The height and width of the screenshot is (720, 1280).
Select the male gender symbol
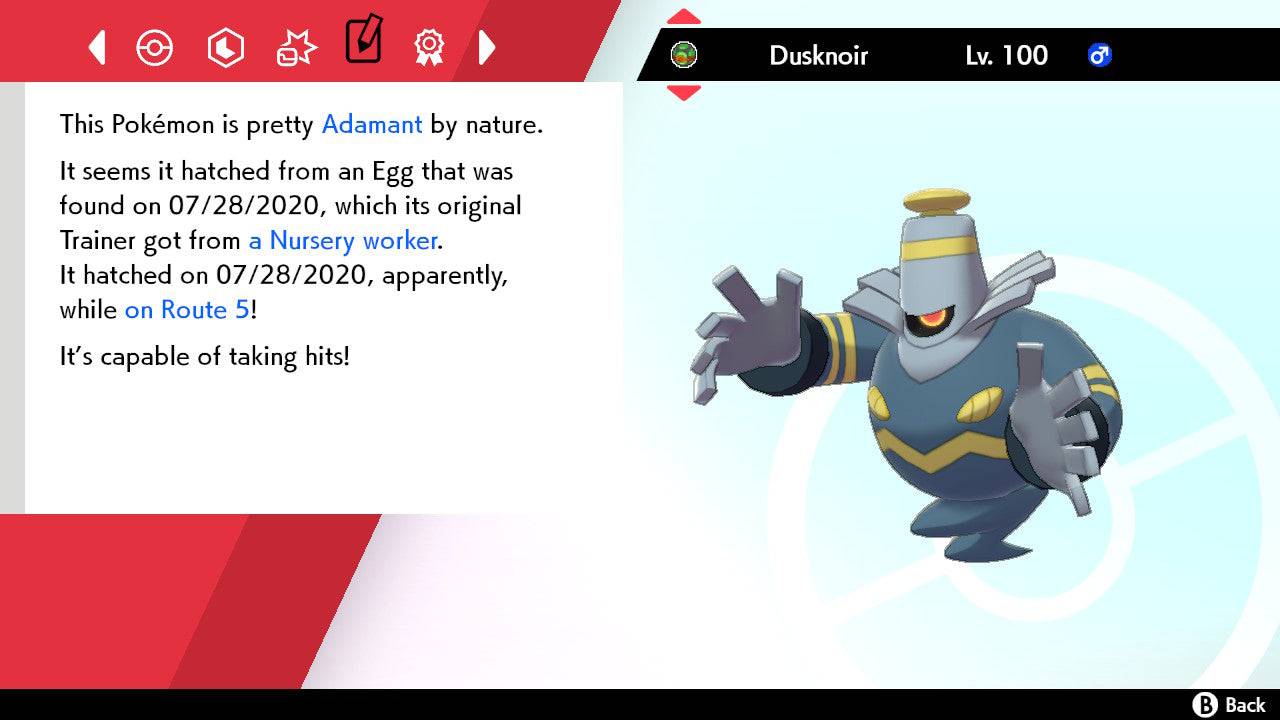(1100, 57)
